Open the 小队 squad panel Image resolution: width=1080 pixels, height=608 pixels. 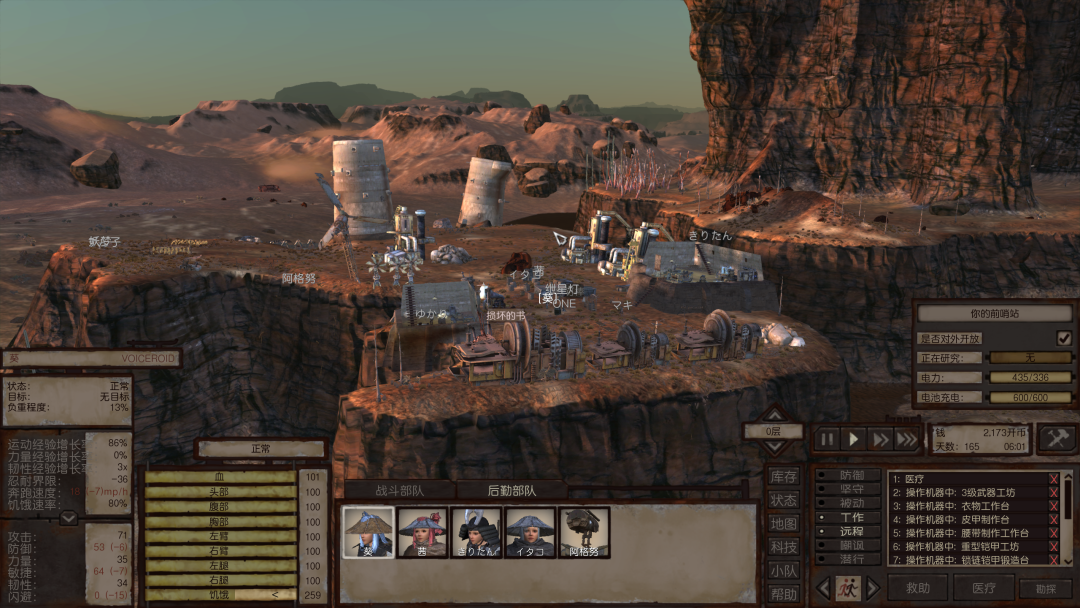pos(784,570)
